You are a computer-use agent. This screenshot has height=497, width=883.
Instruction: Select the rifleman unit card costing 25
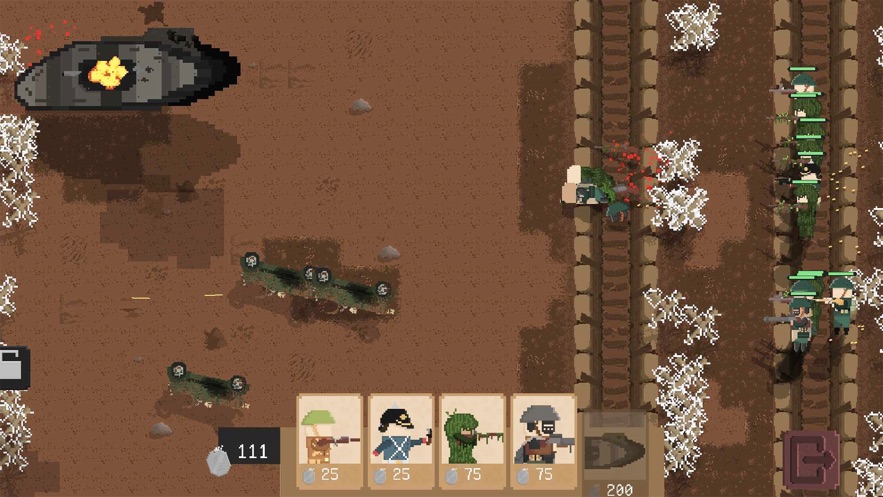pos(329,438)
